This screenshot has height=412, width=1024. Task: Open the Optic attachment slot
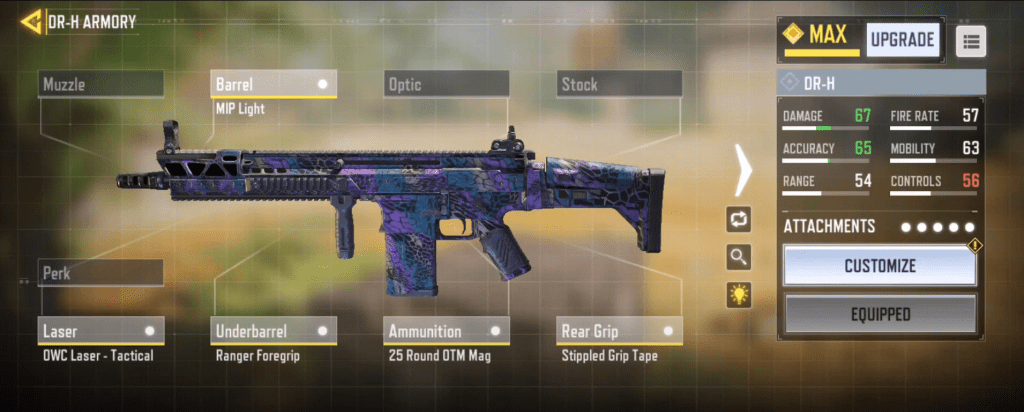click(446, 85)
